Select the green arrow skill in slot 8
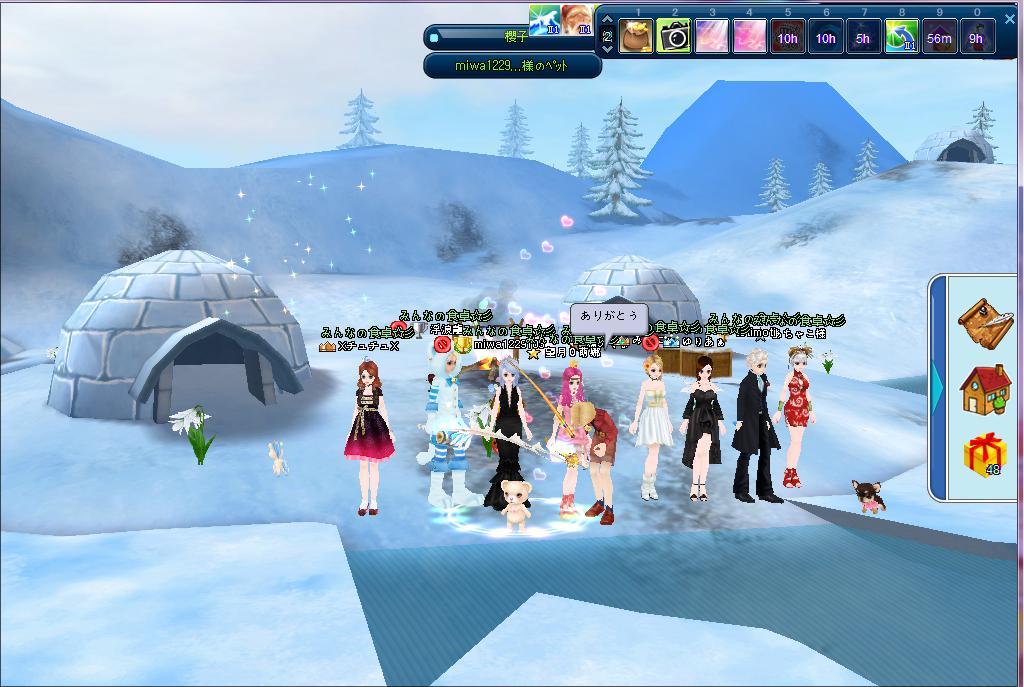 902,38
